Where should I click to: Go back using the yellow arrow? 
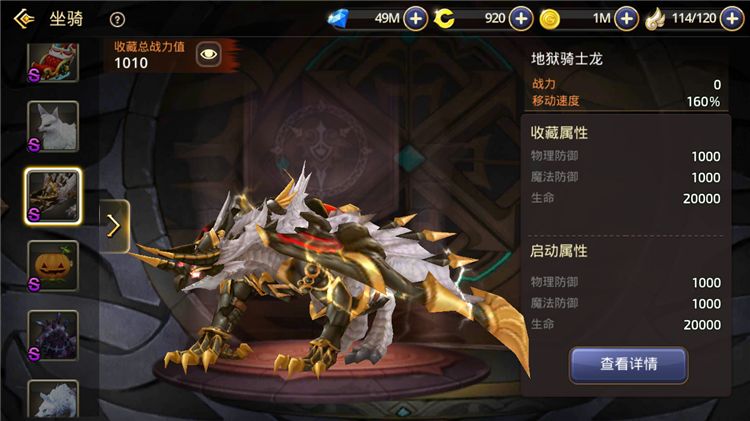(24, 18)
